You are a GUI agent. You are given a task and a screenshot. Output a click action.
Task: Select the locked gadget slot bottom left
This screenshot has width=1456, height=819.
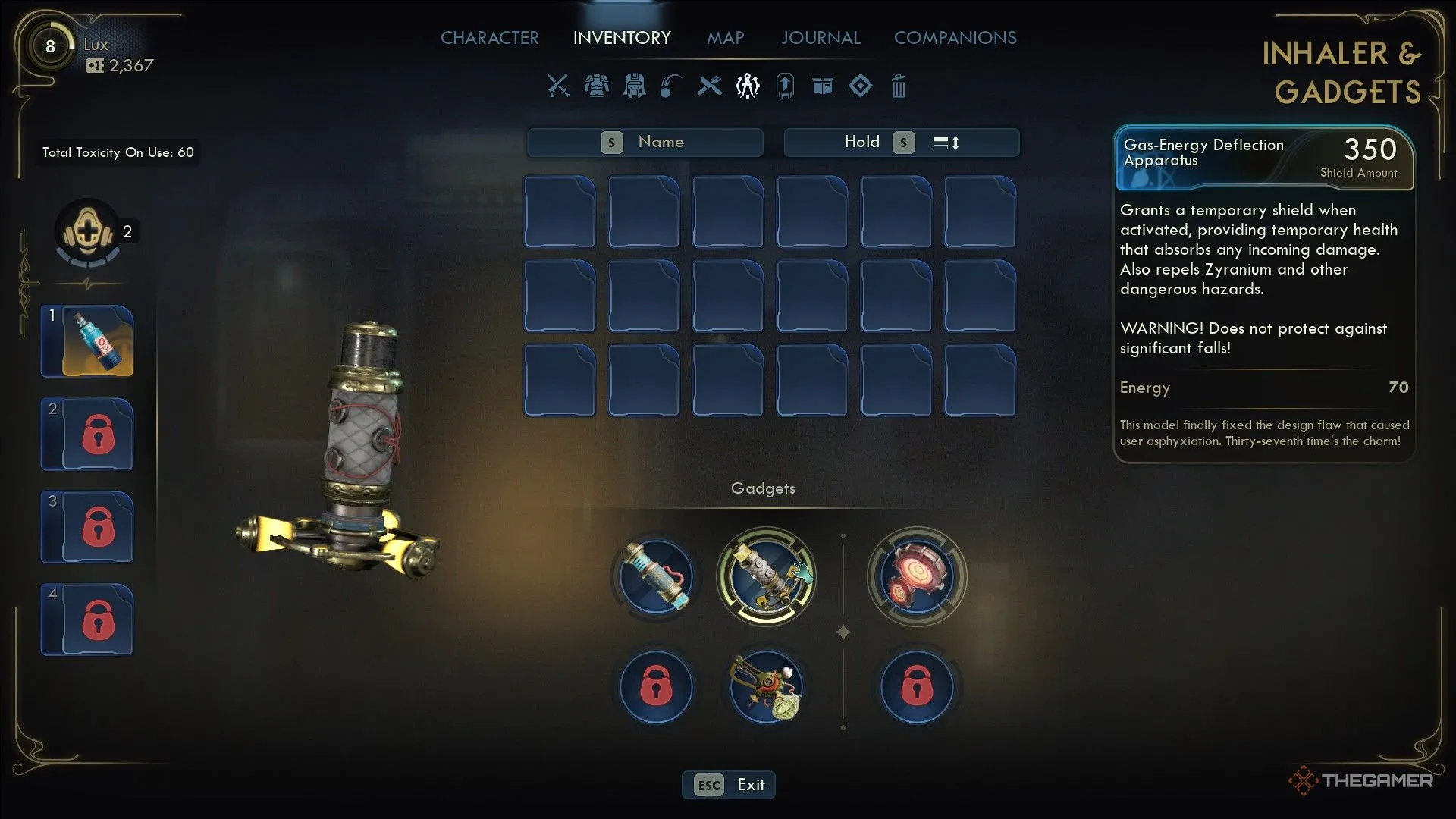tap(655, 687)
